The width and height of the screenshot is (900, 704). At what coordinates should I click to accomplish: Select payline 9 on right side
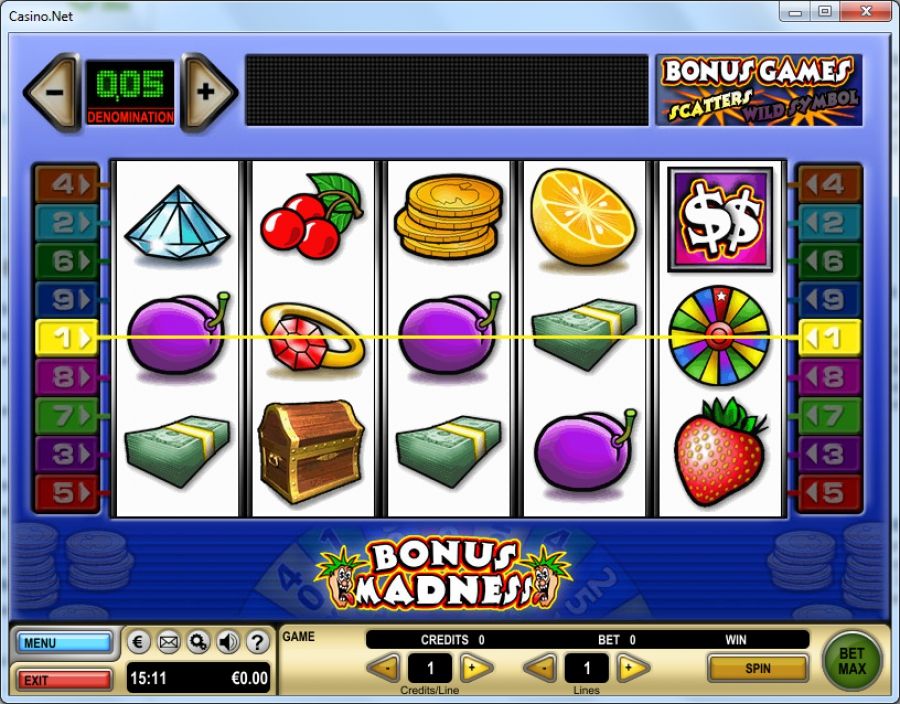[830, 299]
